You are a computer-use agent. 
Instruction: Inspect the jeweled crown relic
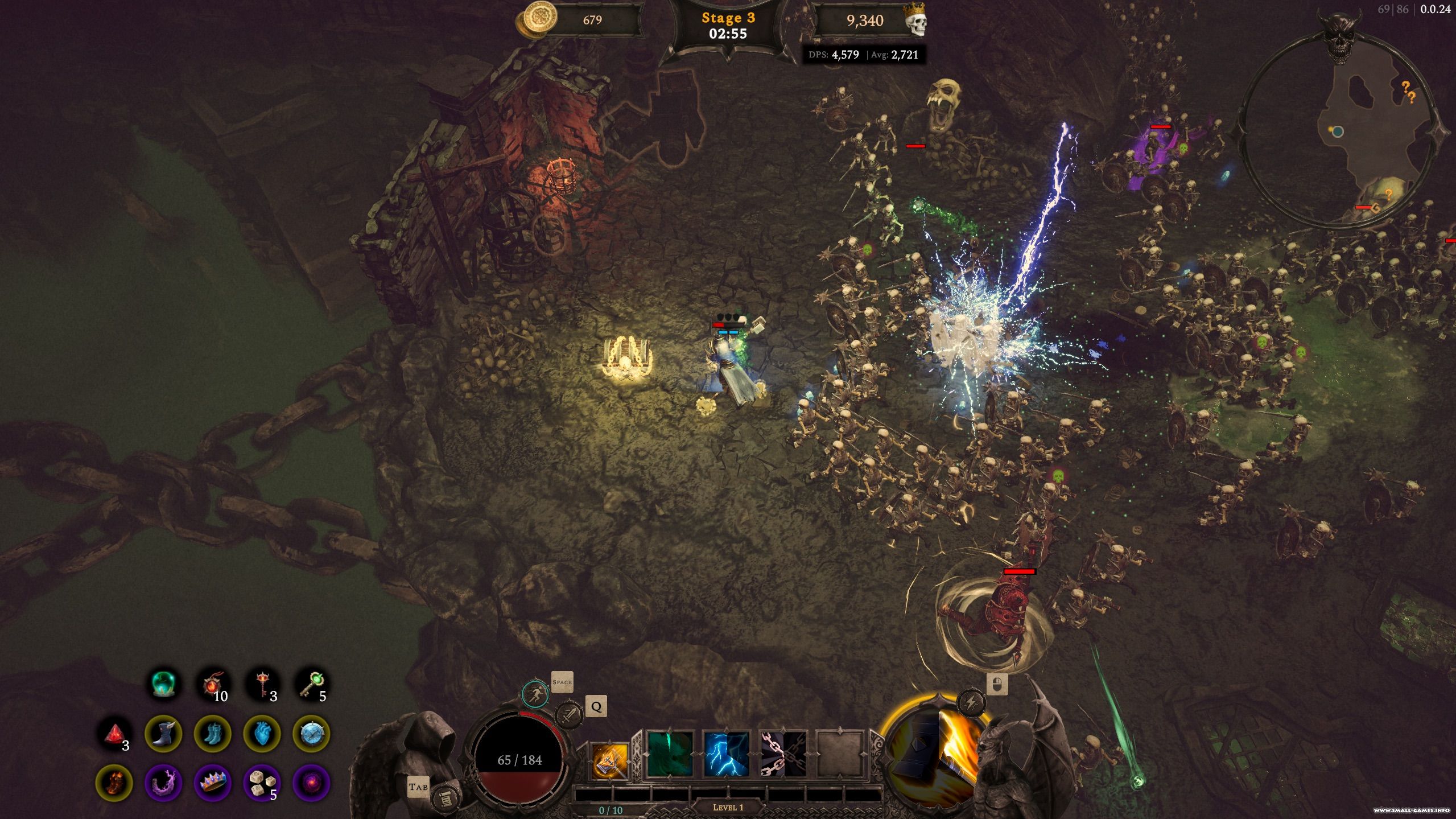(x=213, y=783)
